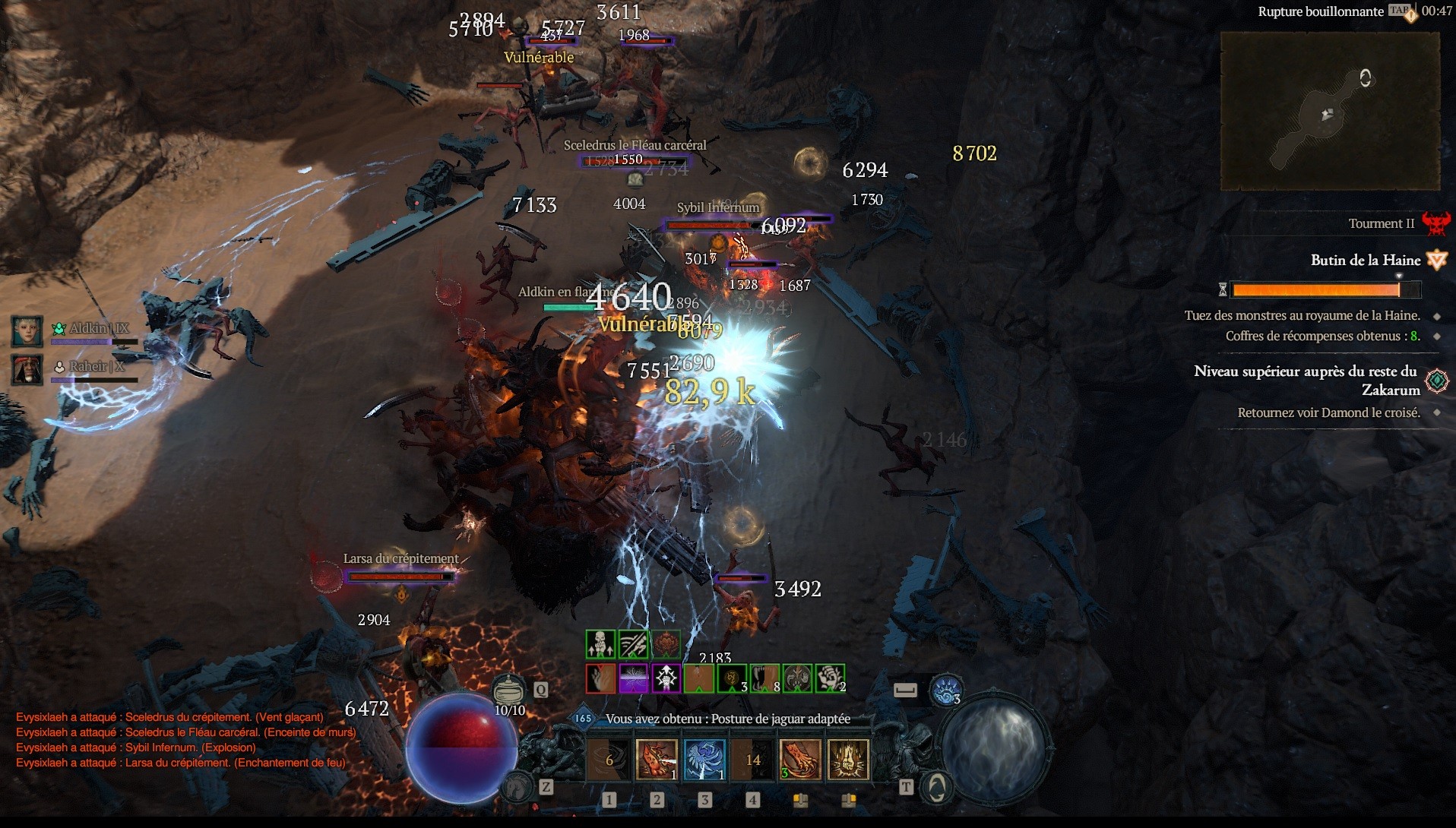
Task: Select Aldkin's party portrait
Action: 27,330
